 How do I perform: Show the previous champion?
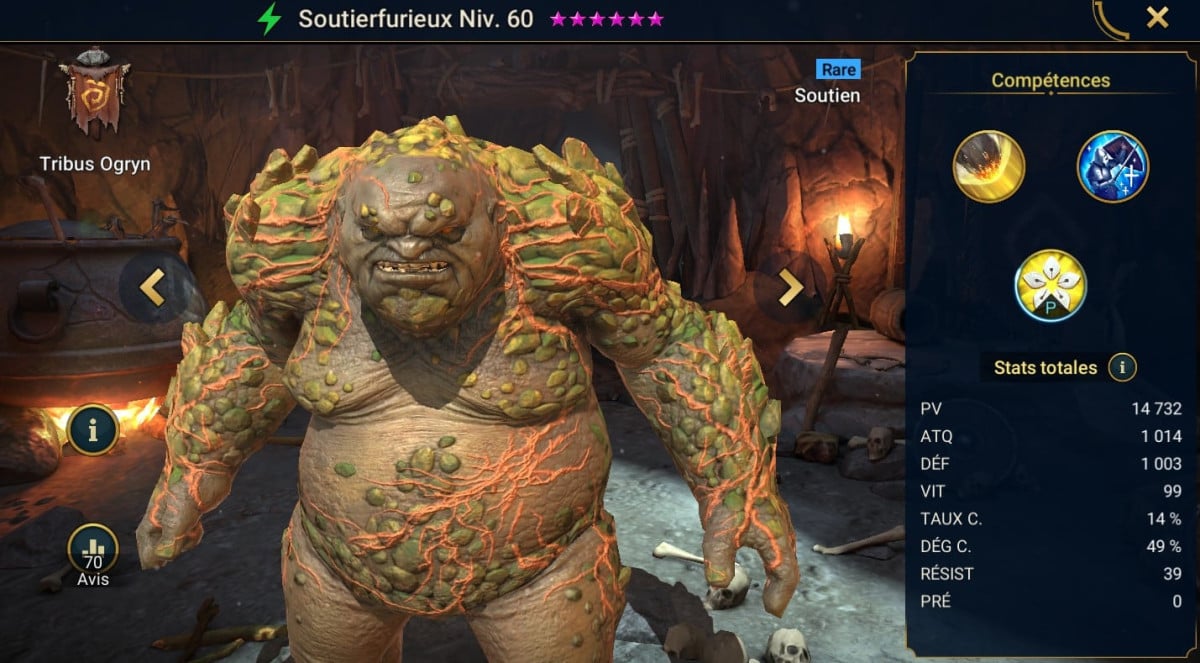tap(152, 287)
